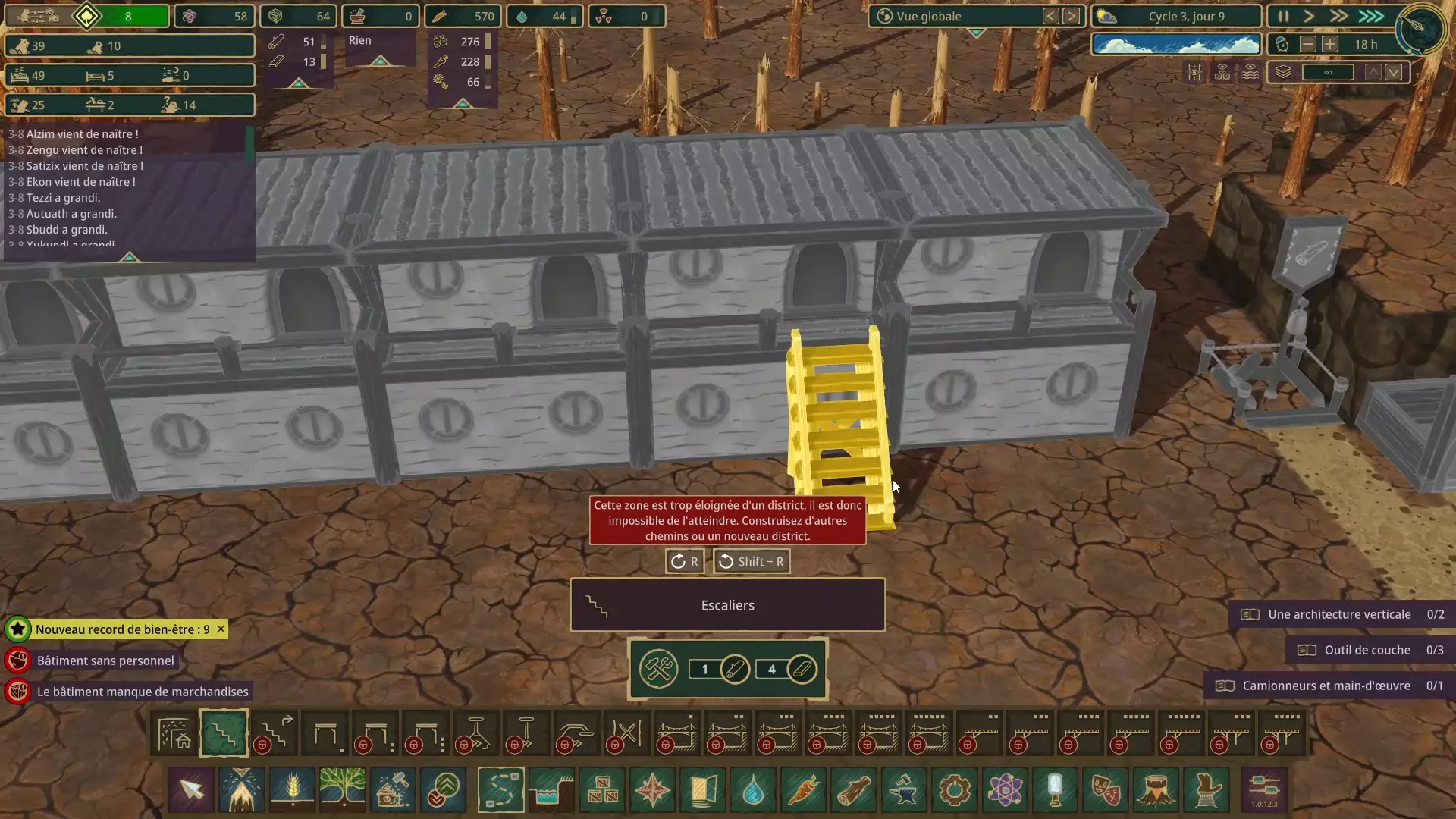1456x819 pixels.
Task: Open the 'Le bâtiment manque de marchandises' alert
Action: click(x=143, y=692)
